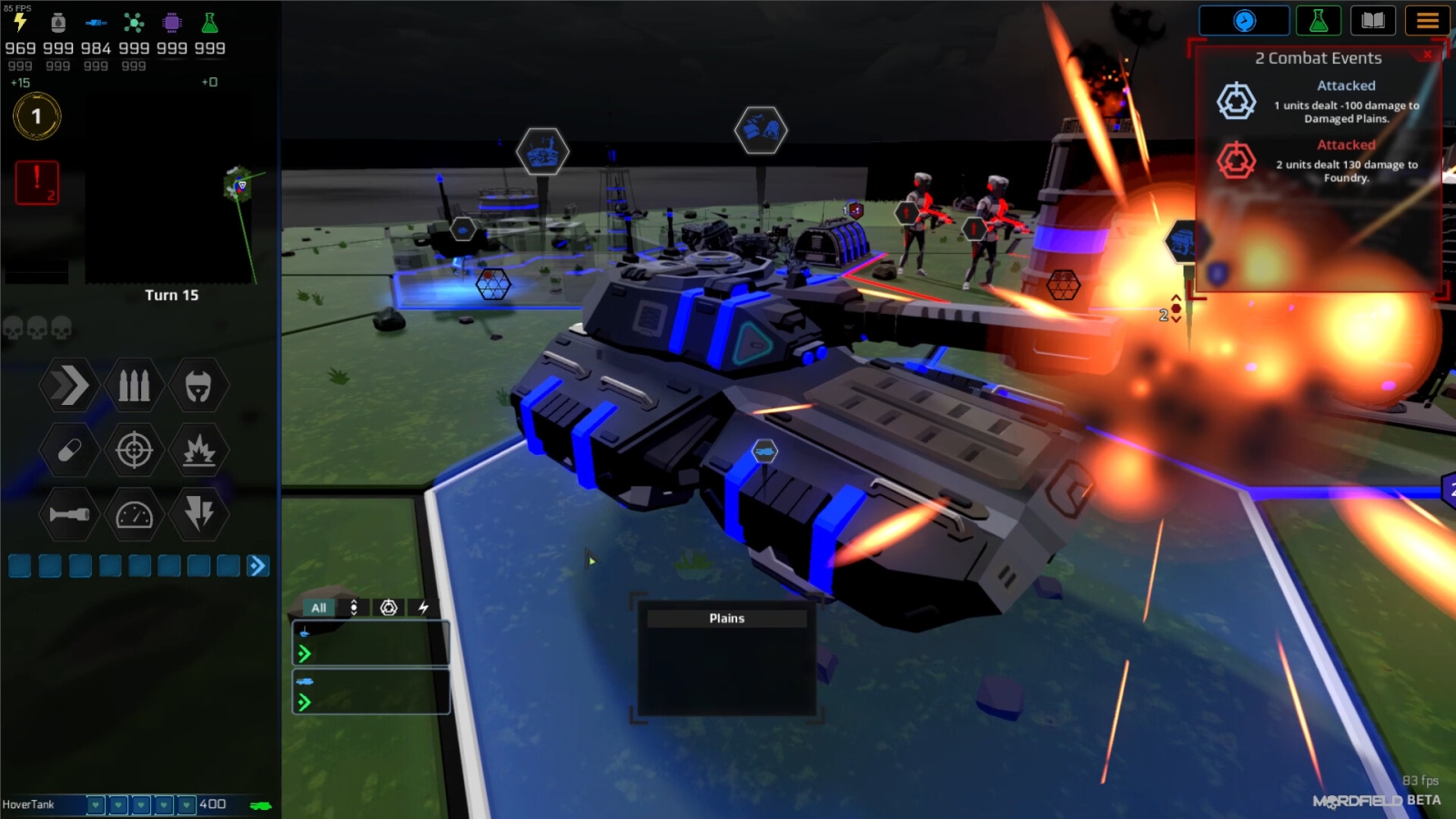Open the orange hamburger game menu
1456x819 pixels.
click(x=1428, y=21)
